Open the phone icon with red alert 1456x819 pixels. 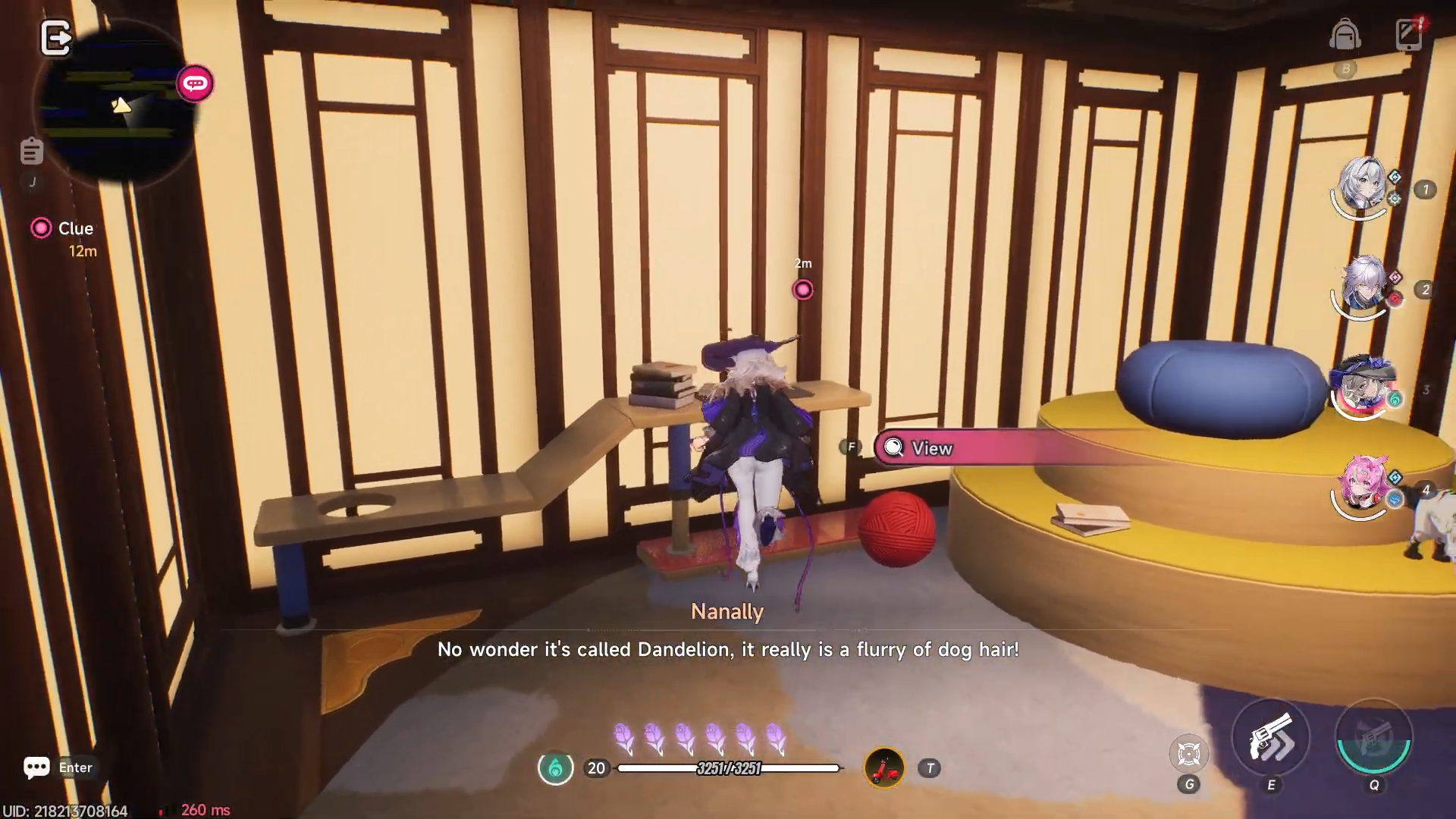pyautogui.click(x=1410, y=34)
